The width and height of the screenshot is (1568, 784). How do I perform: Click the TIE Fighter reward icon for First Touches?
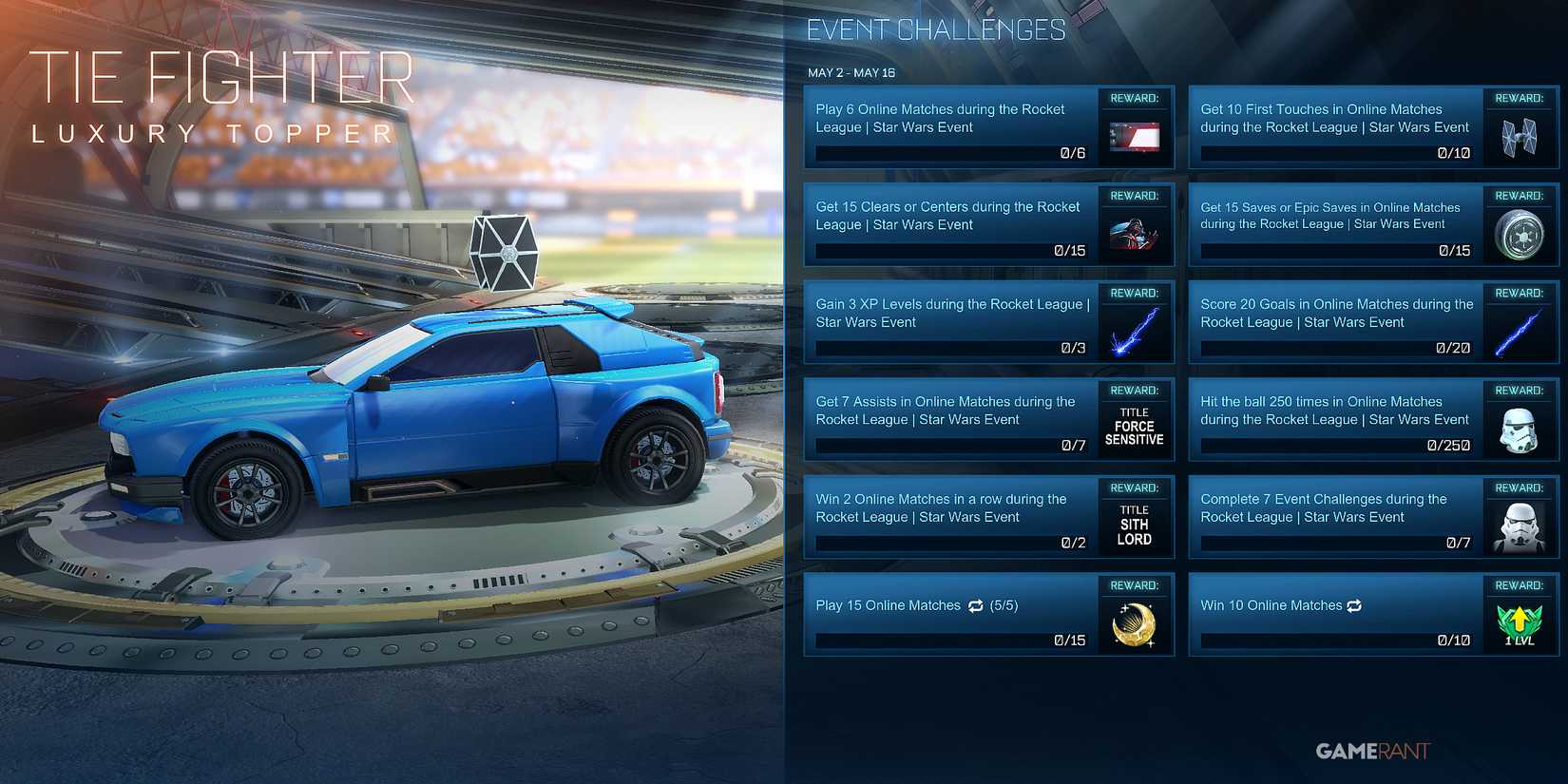1519,137
